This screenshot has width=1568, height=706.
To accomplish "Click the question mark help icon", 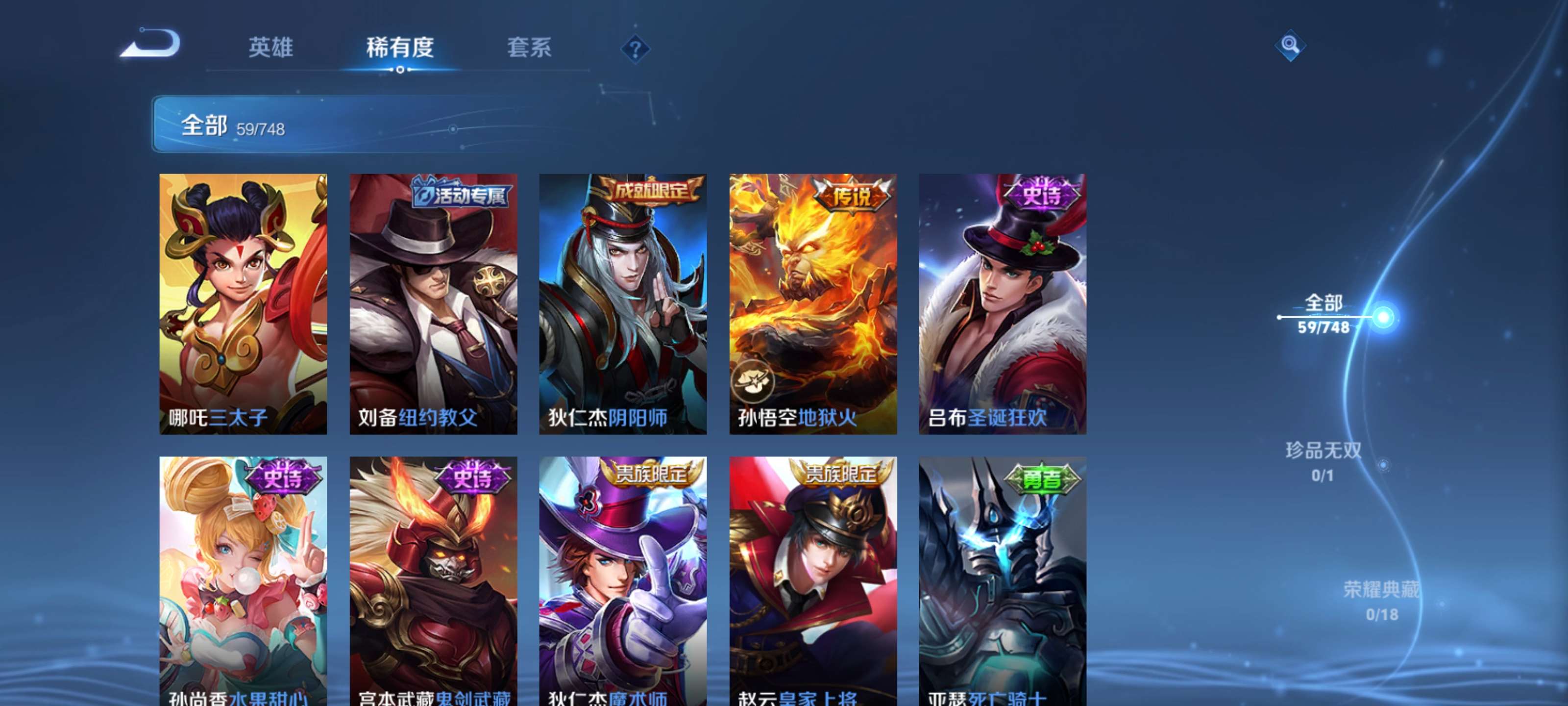I will (x=635, y=50).
